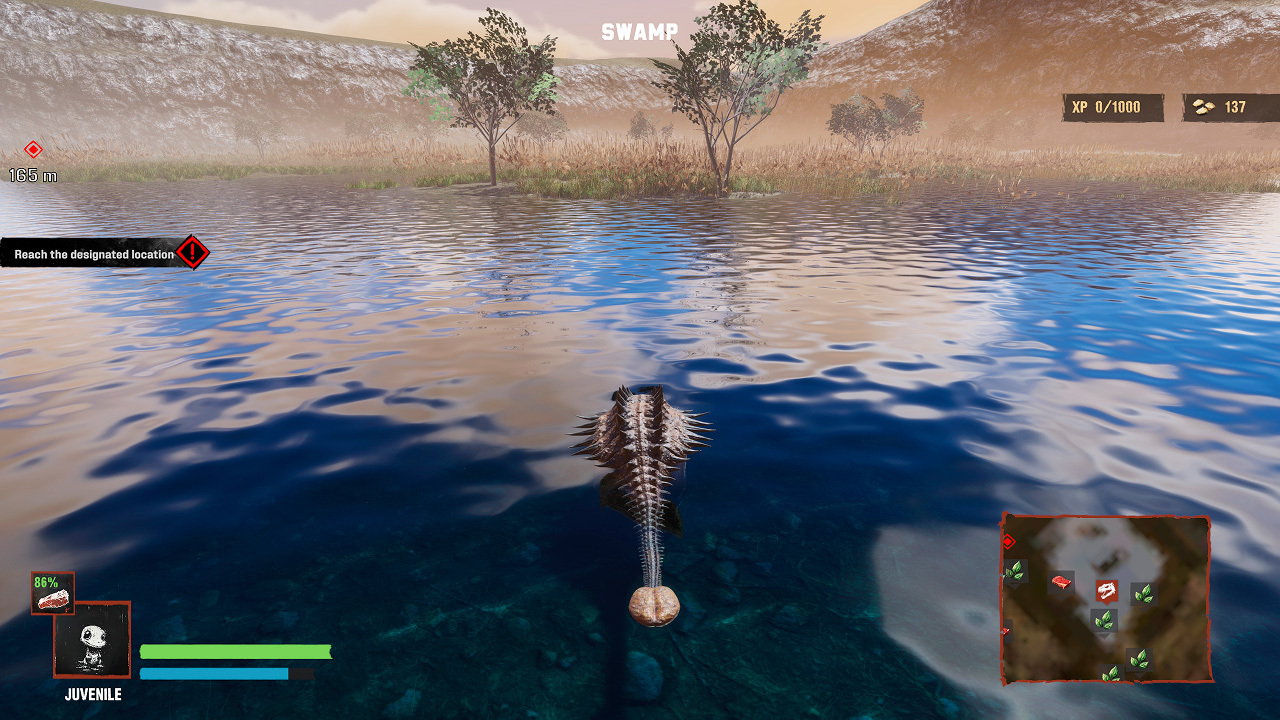
Task: Click the meat marker on the minimap
Action: coord(1061,581)
